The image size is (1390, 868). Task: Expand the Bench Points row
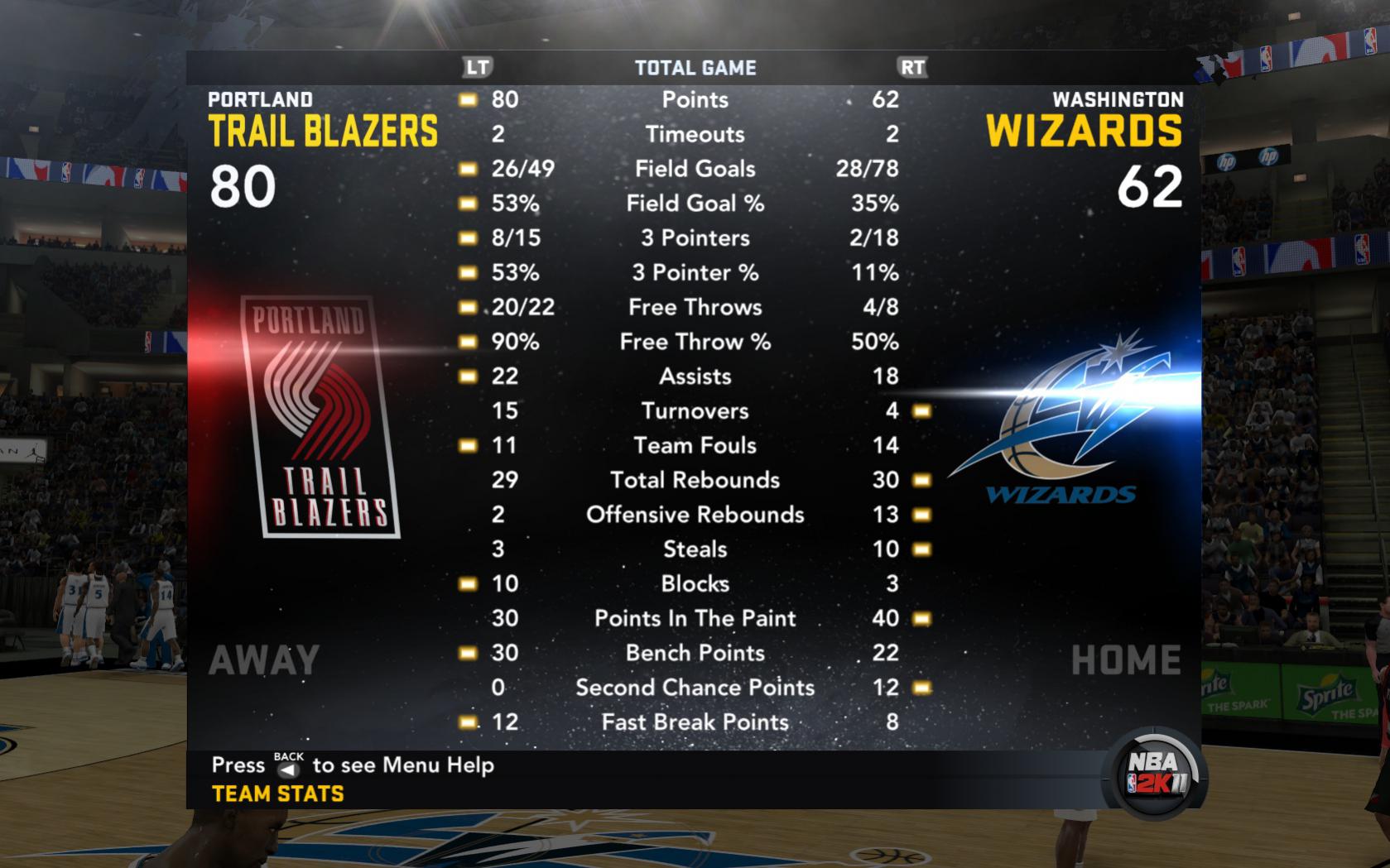tap(695, 653)
